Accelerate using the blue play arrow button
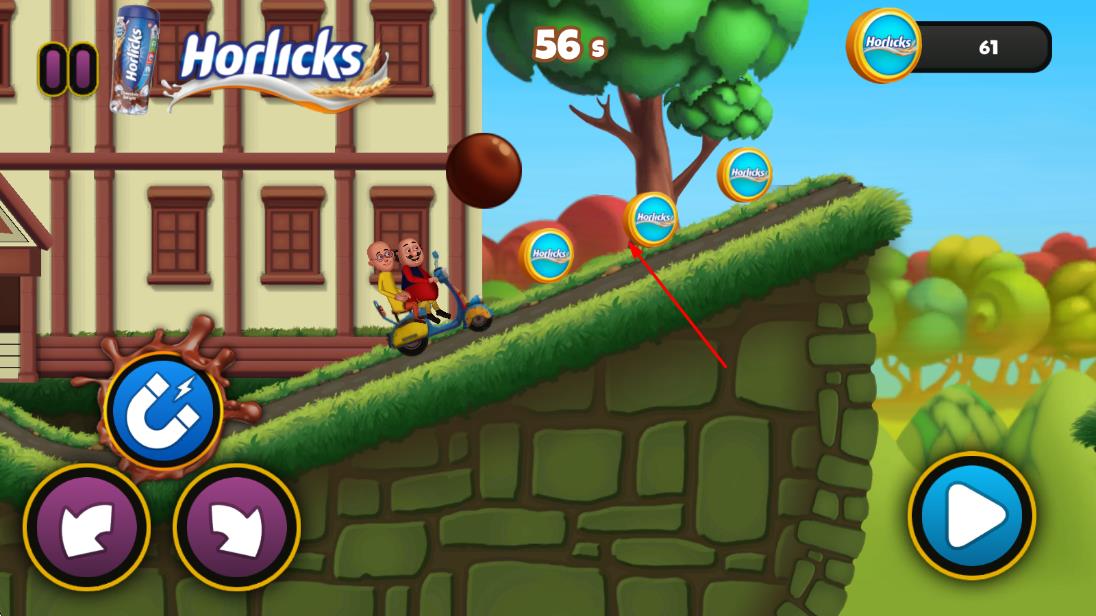 pos(971,515)
